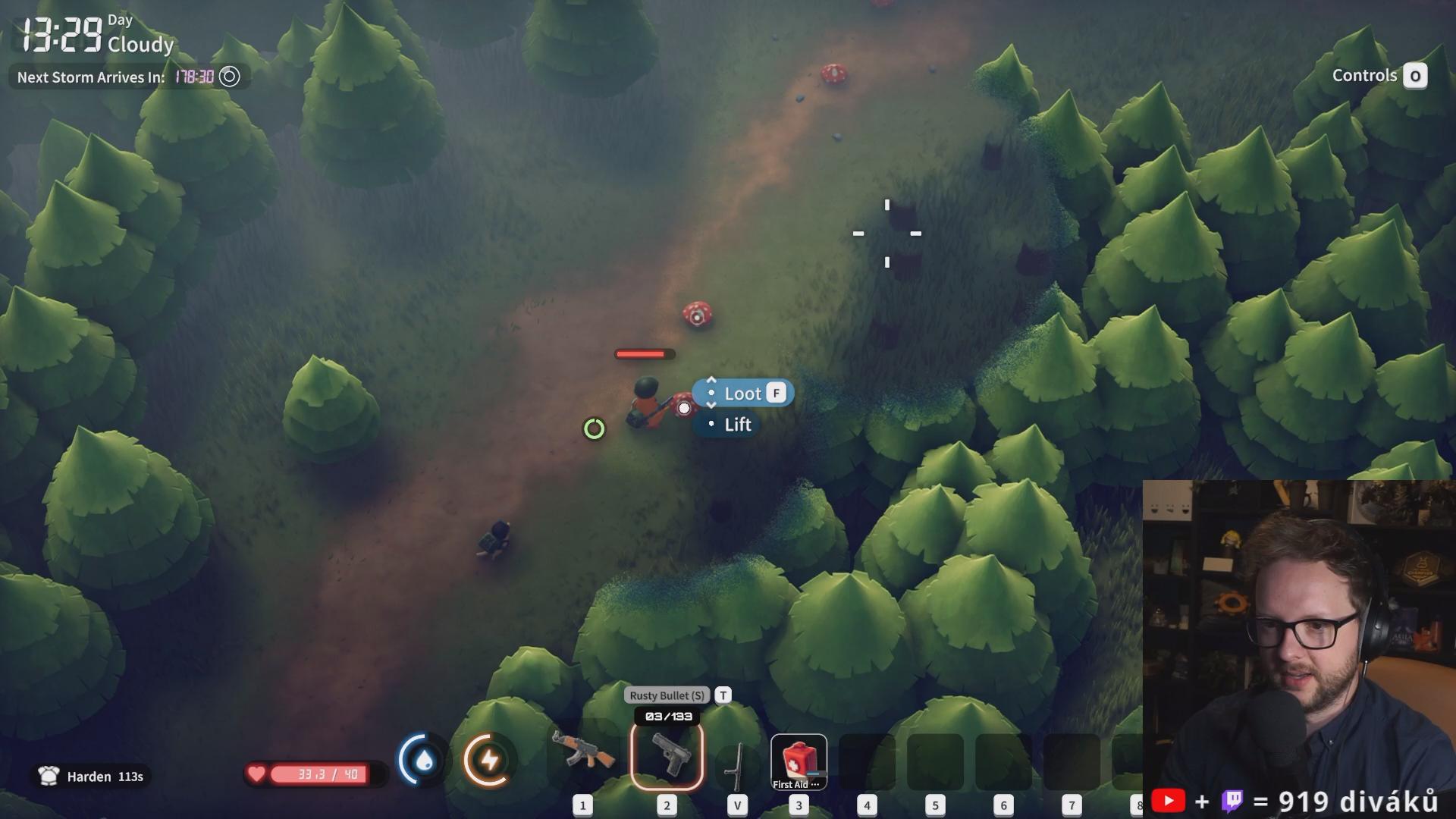The height and width of the screenshot is (819, 1456).
Task: Open the Controls panel
Action: point(1379,76)
